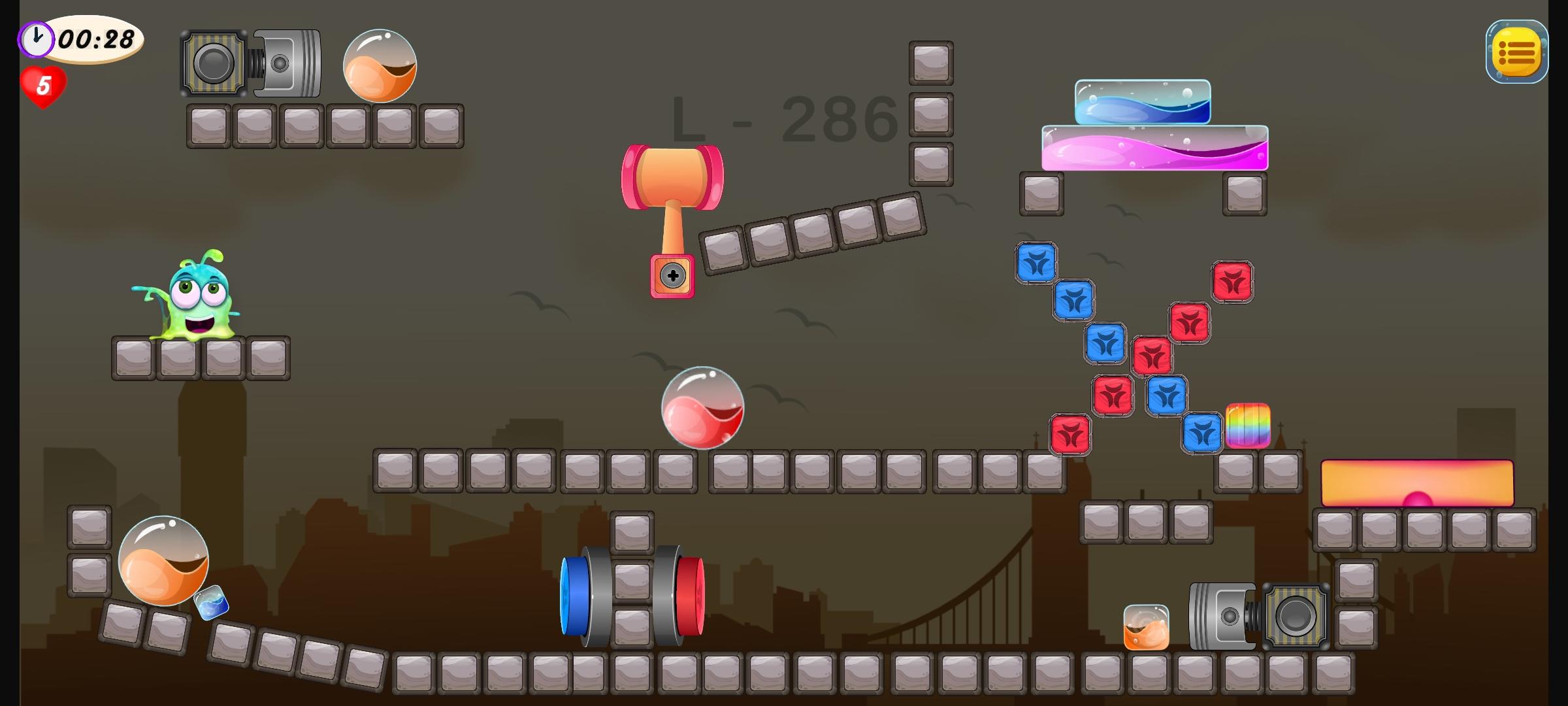The height and width of the screenshot is (706, 1568).
Task: Click the pink liquid platform
Action: click(1153, 149)
